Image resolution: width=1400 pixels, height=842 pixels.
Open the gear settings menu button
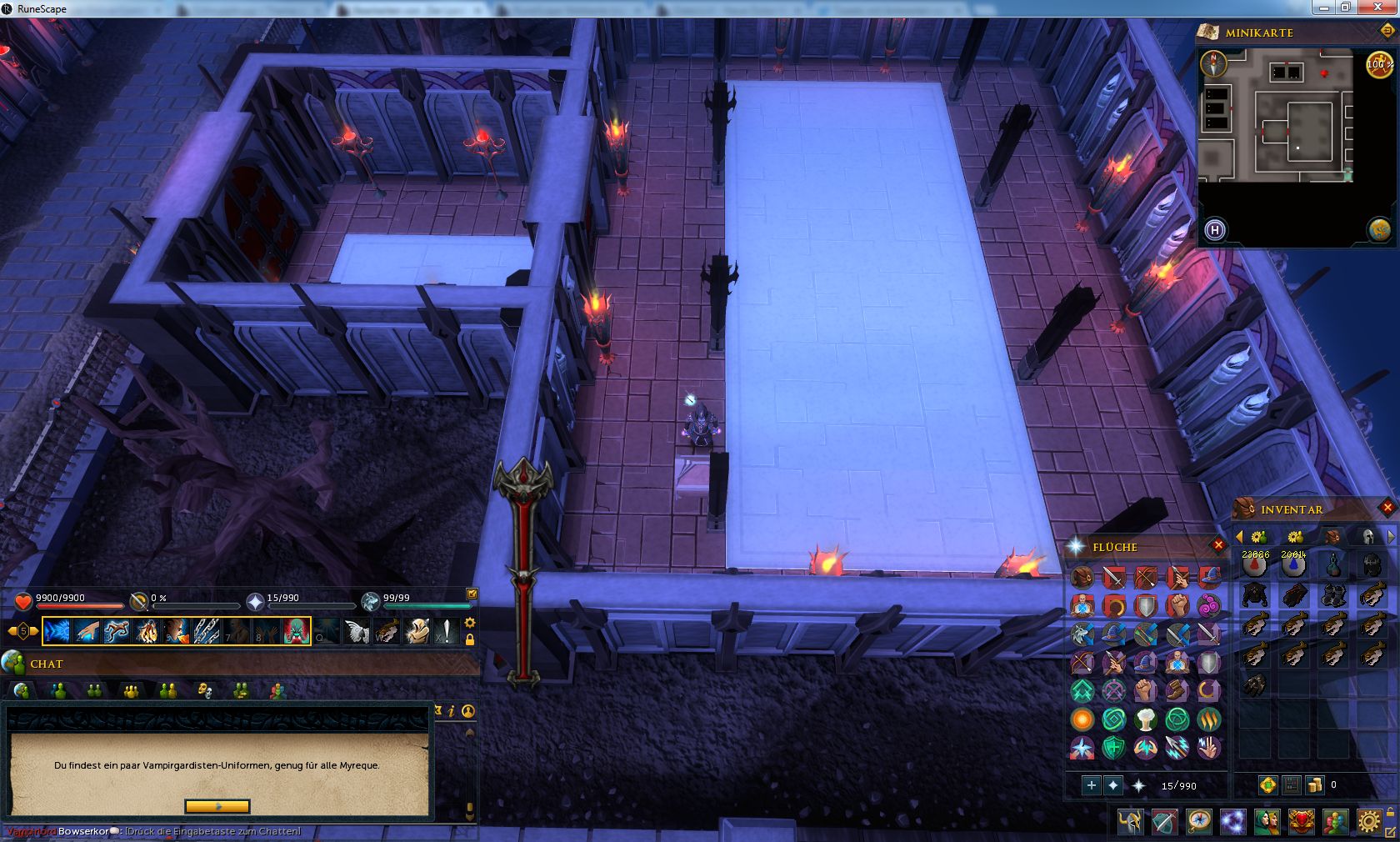(x=1367, y=822)
